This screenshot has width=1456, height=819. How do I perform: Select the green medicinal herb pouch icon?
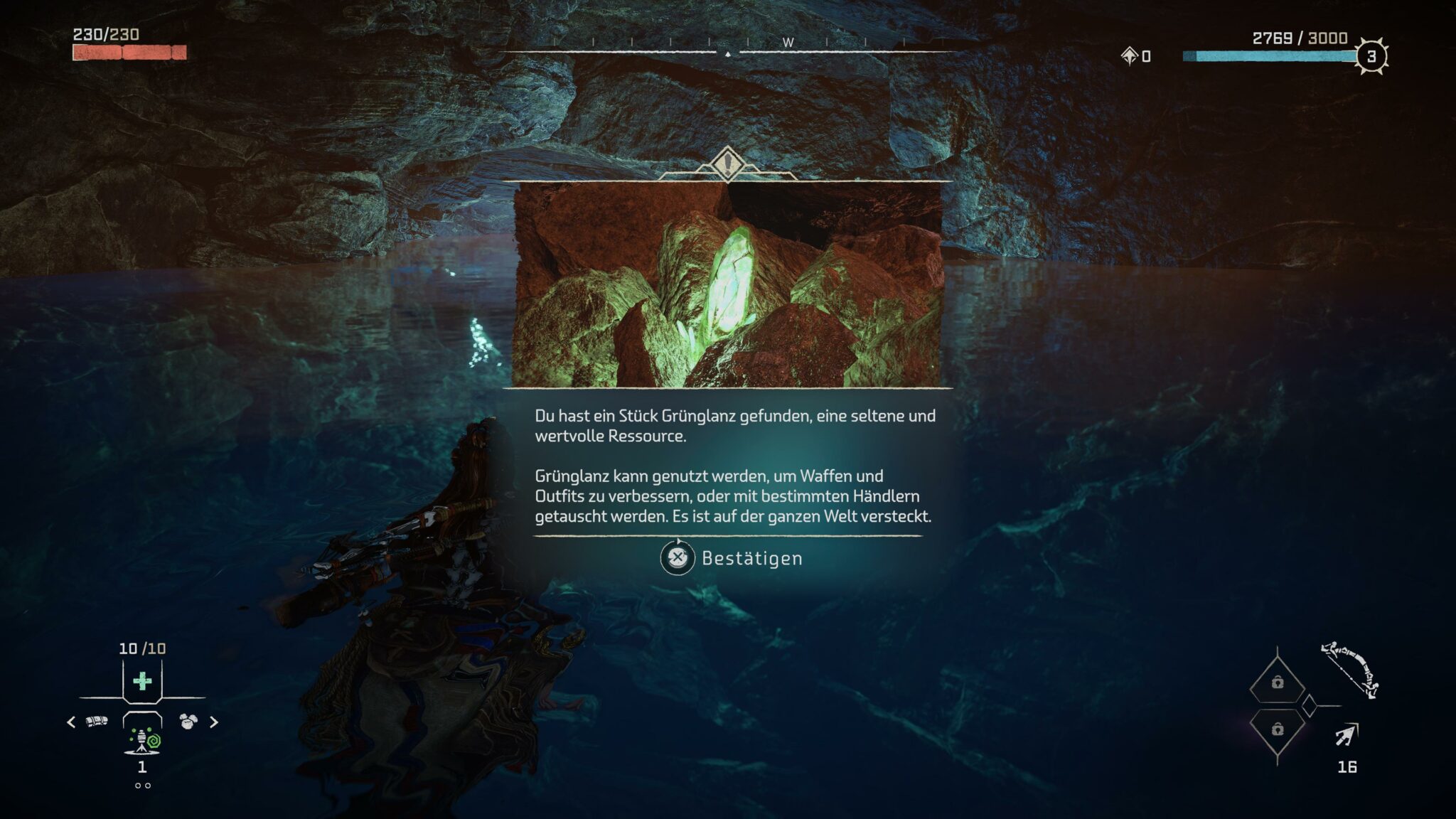(x=141, y=680)
